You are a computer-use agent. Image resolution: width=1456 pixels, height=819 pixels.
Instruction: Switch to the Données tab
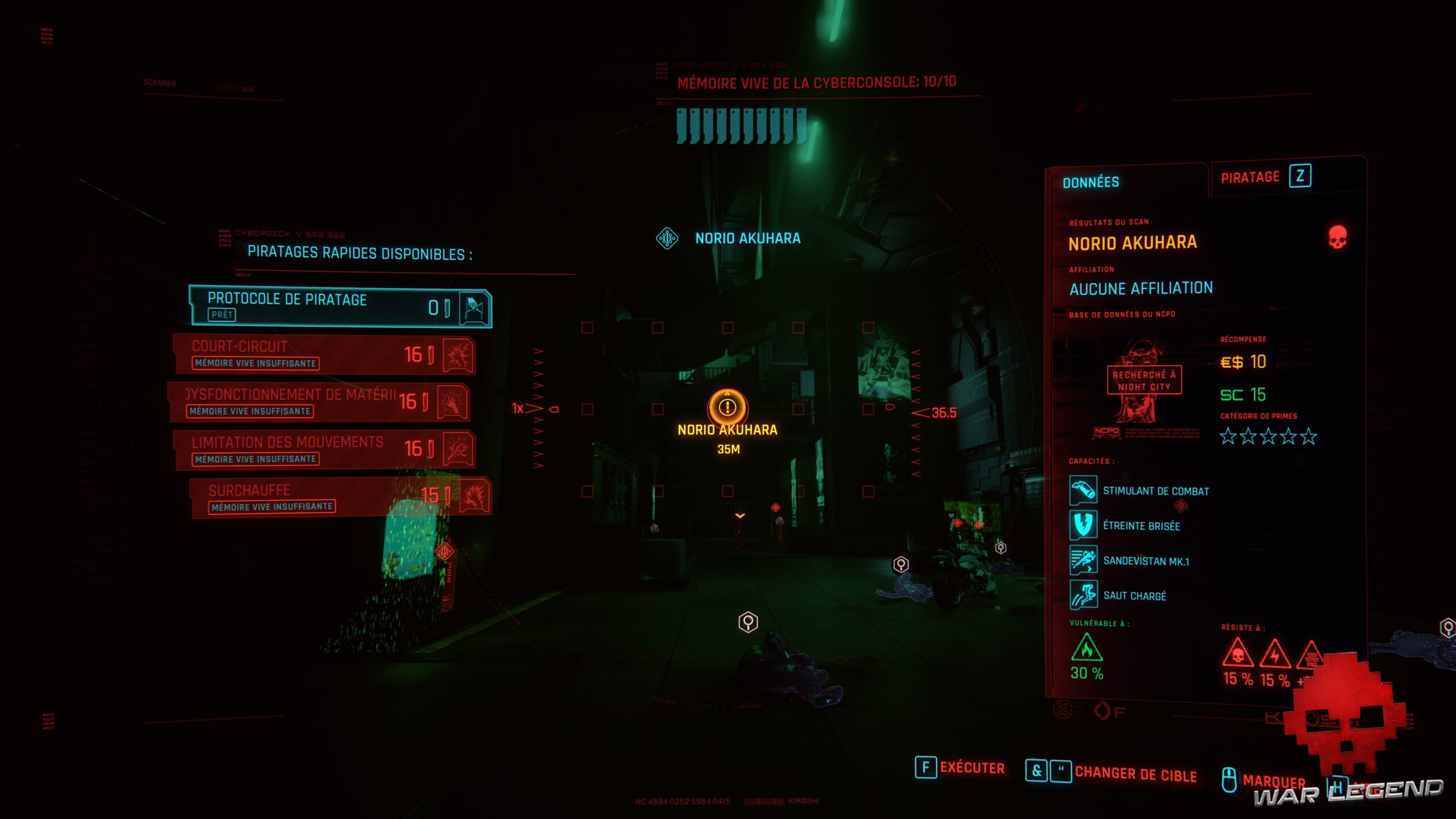coord(1090,183)
